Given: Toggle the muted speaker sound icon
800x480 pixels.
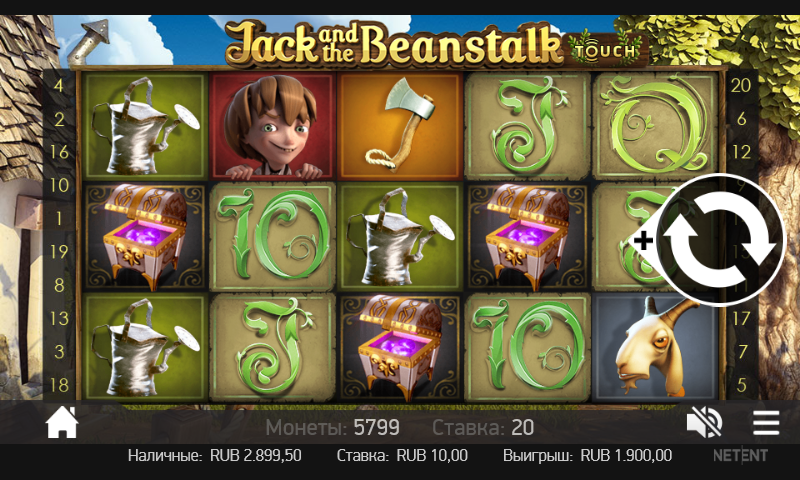Looking at the screenshot, I should [704, 424].
